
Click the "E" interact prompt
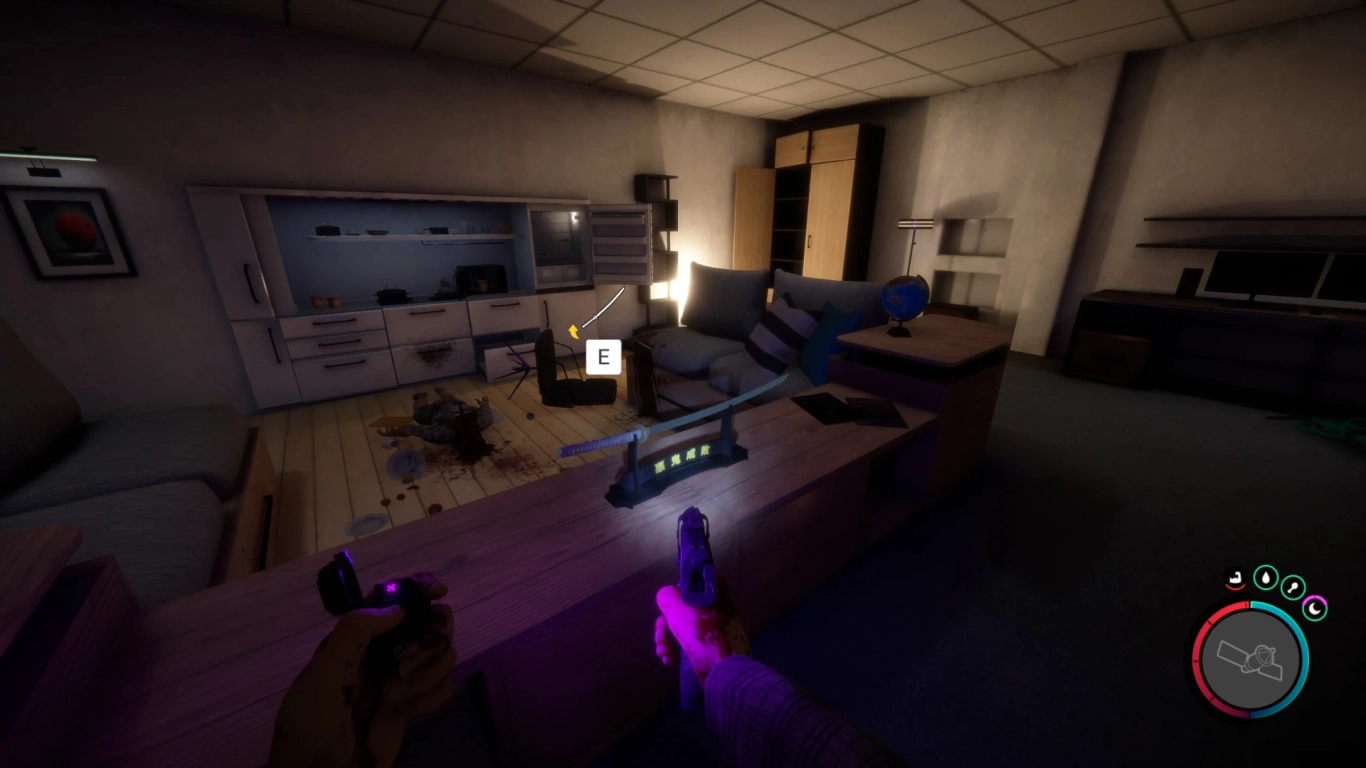[x=604, y=357]
